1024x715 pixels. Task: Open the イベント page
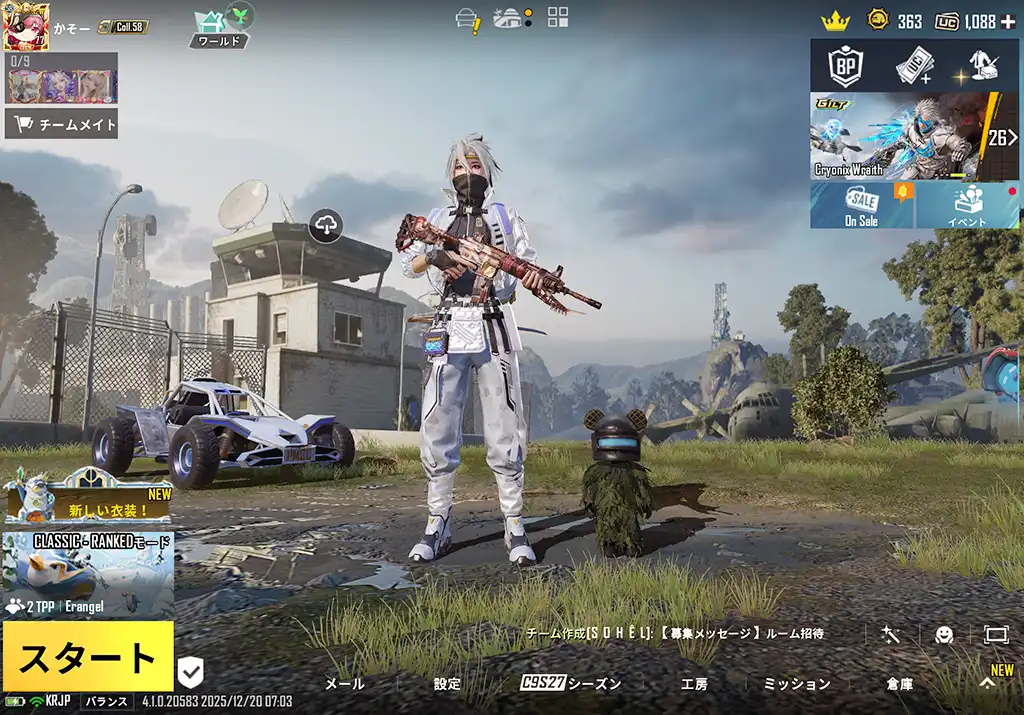pyautogui.click(x=967, y=205)
